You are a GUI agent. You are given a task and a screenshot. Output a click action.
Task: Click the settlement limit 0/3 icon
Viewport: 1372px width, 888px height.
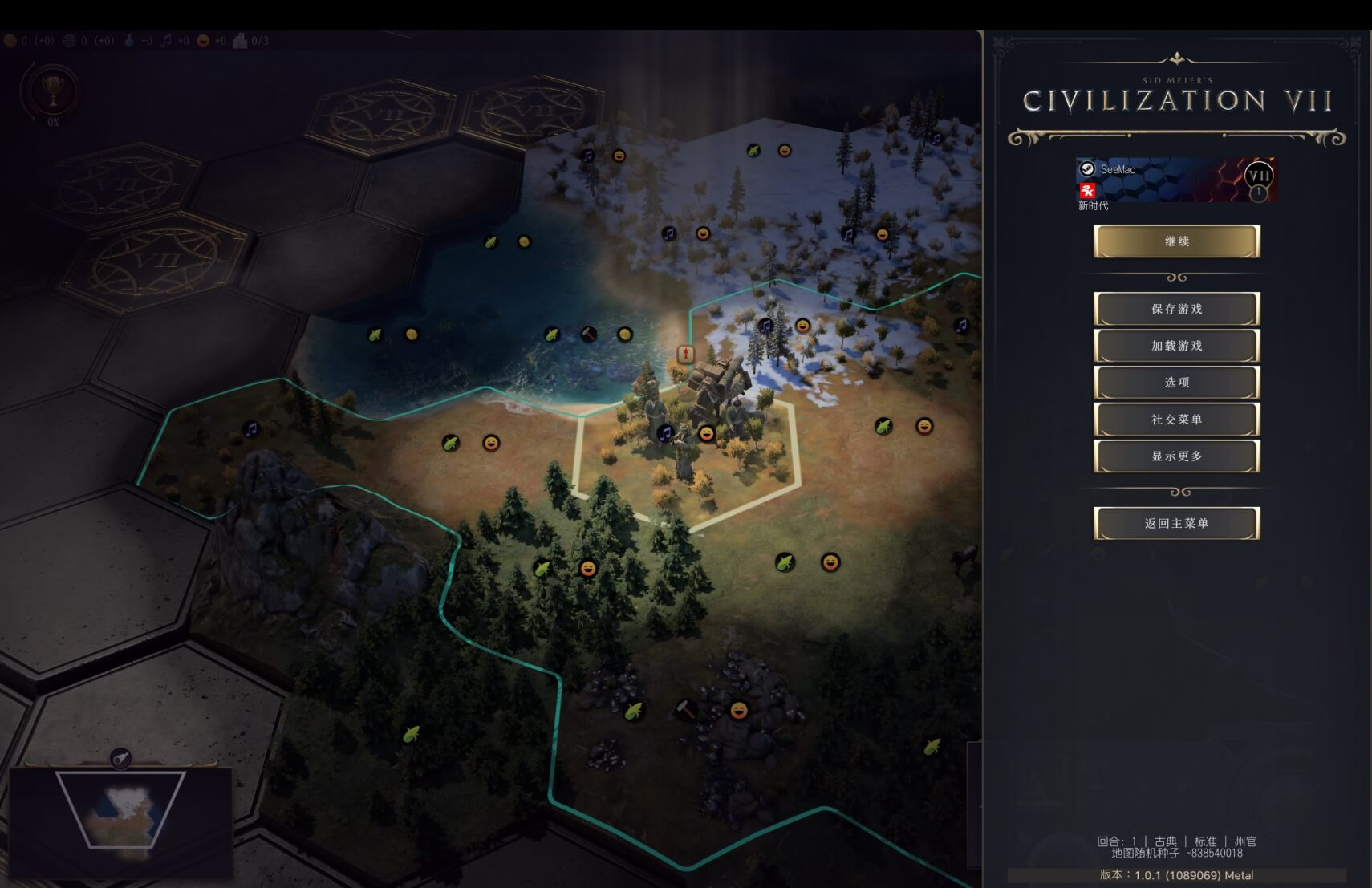coord(241,39)
